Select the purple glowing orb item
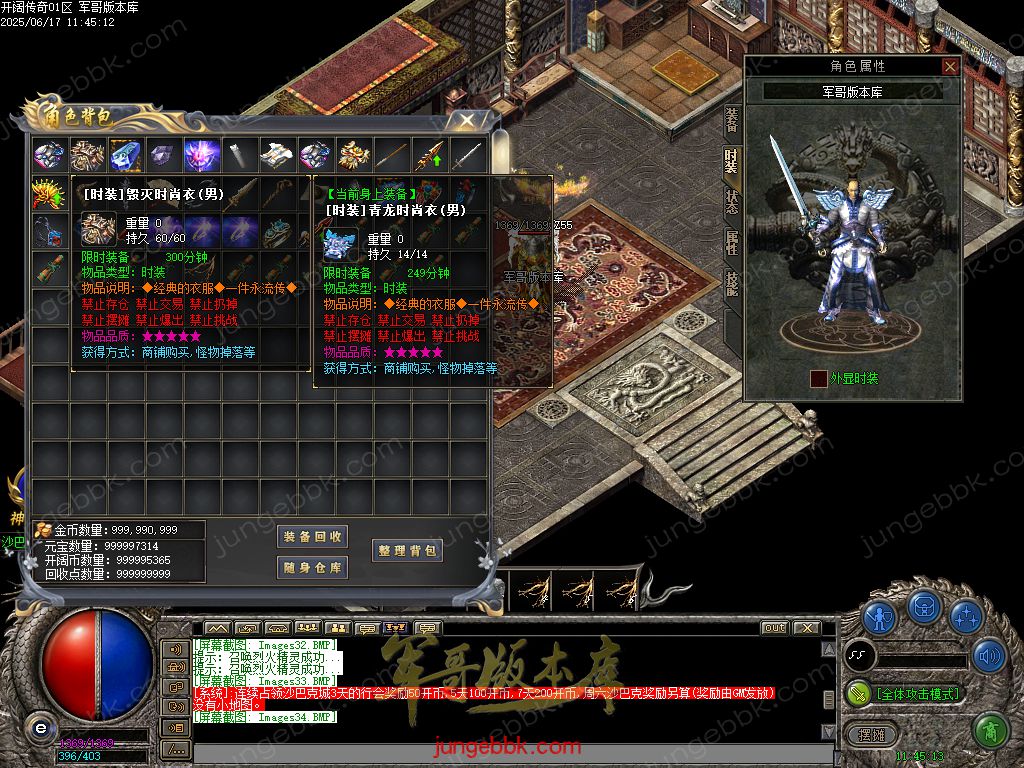 pyautogui.click(x=201, y=156)
